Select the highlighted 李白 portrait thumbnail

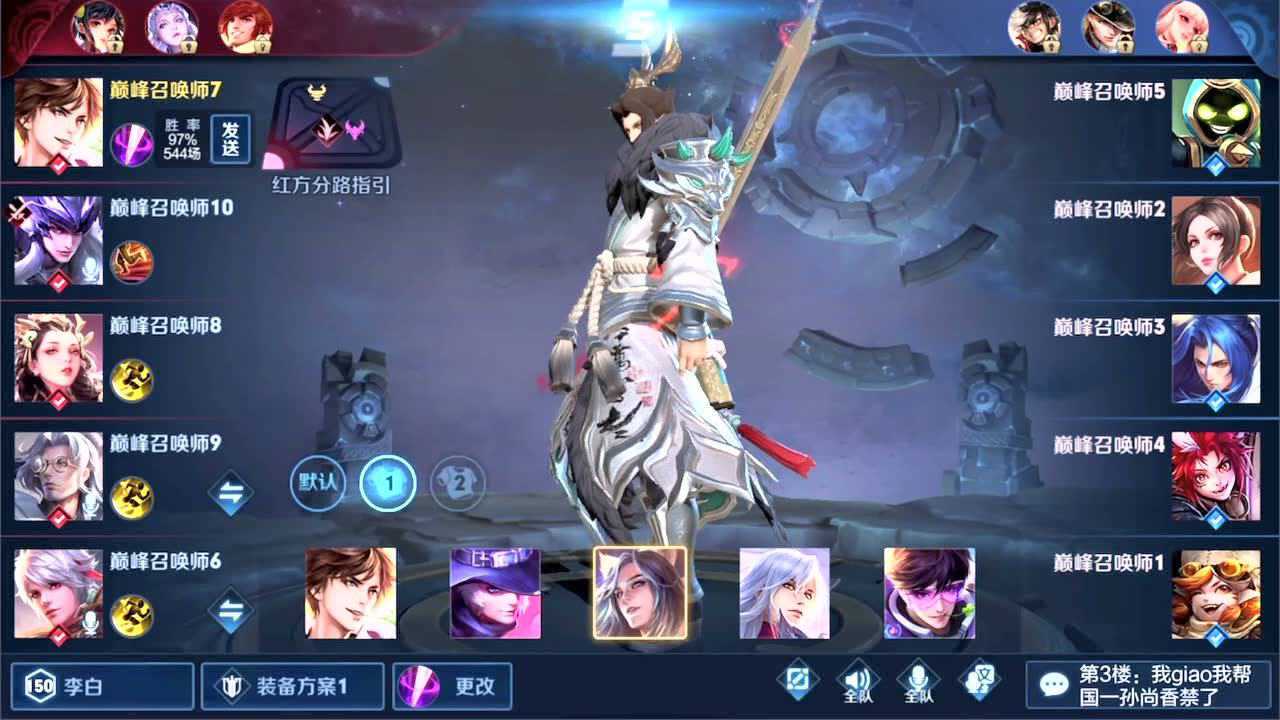(640, 593)
